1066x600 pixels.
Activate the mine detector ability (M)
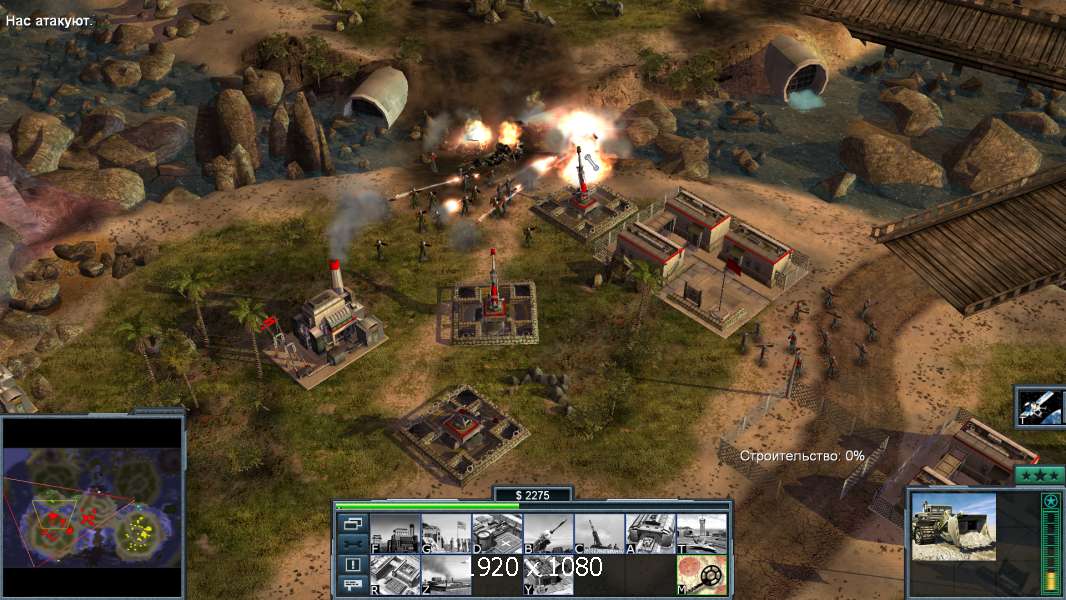pyautogui.click(x=701, y=575)
